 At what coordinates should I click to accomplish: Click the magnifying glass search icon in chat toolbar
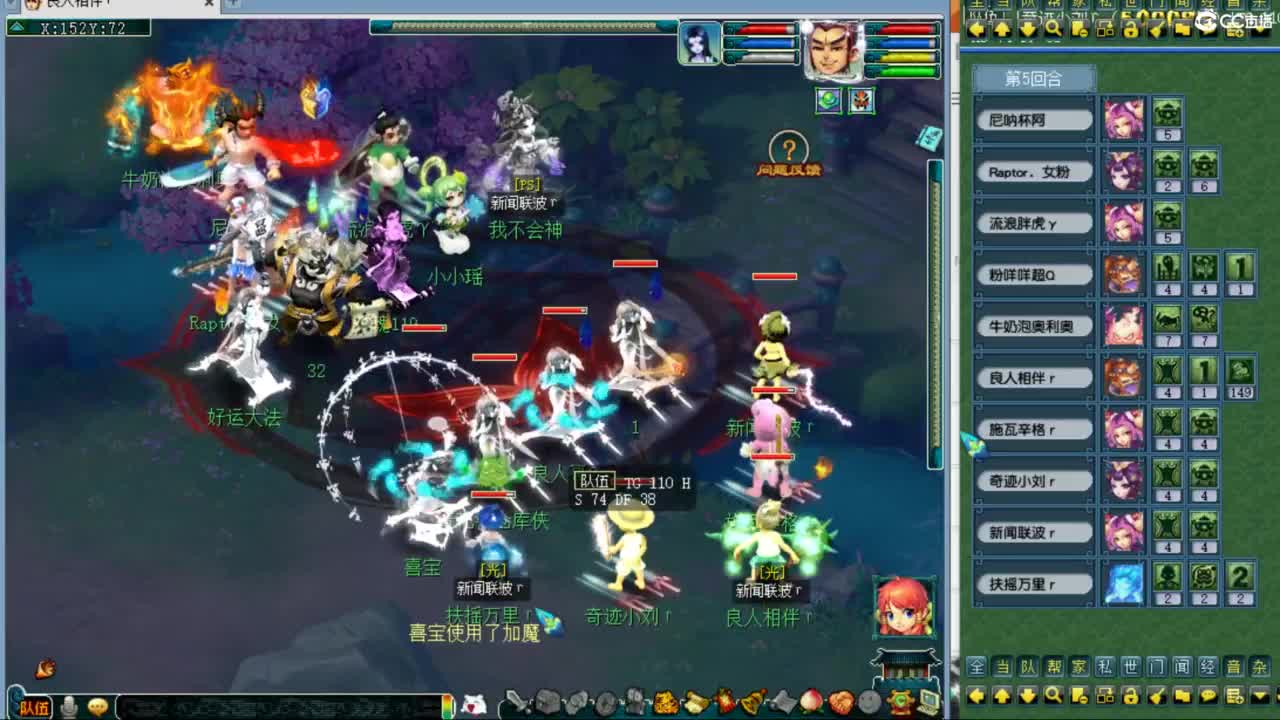click(1054, 695)
